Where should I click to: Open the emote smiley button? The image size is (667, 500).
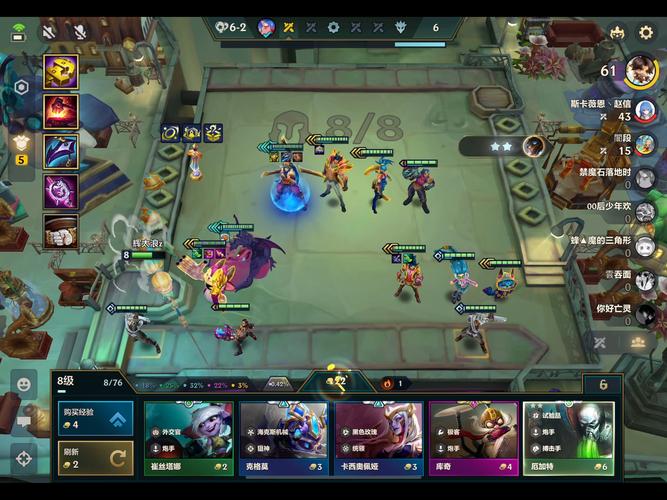pos(22,382)
